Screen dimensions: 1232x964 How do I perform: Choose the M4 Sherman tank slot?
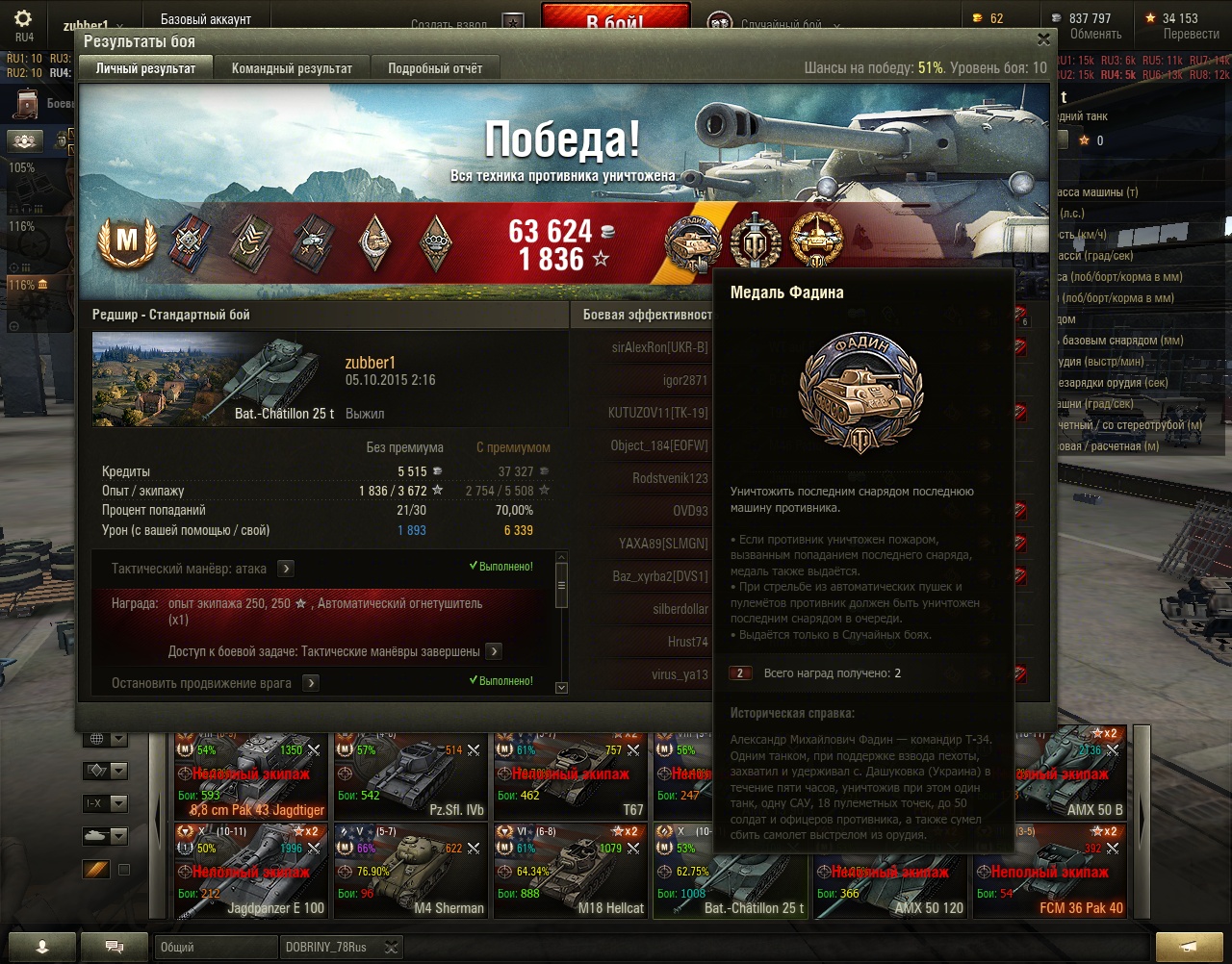[410, 871]
